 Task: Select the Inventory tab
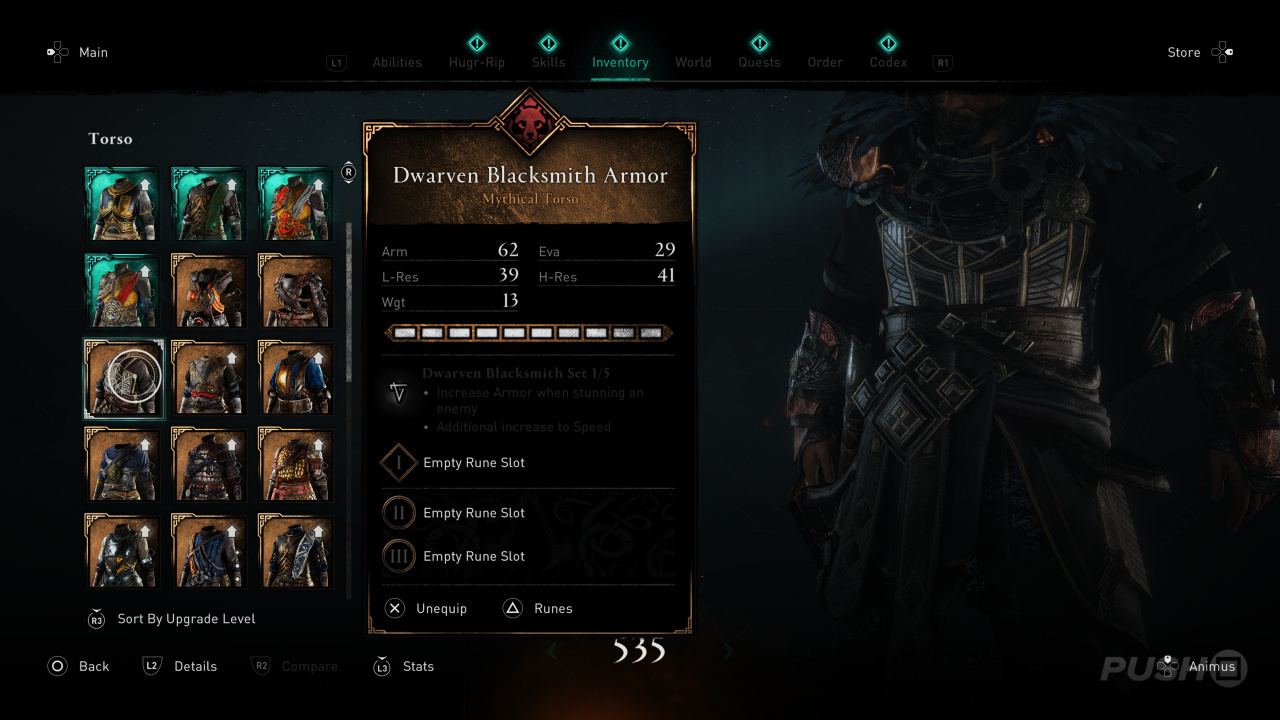click(x=620, y=62)
